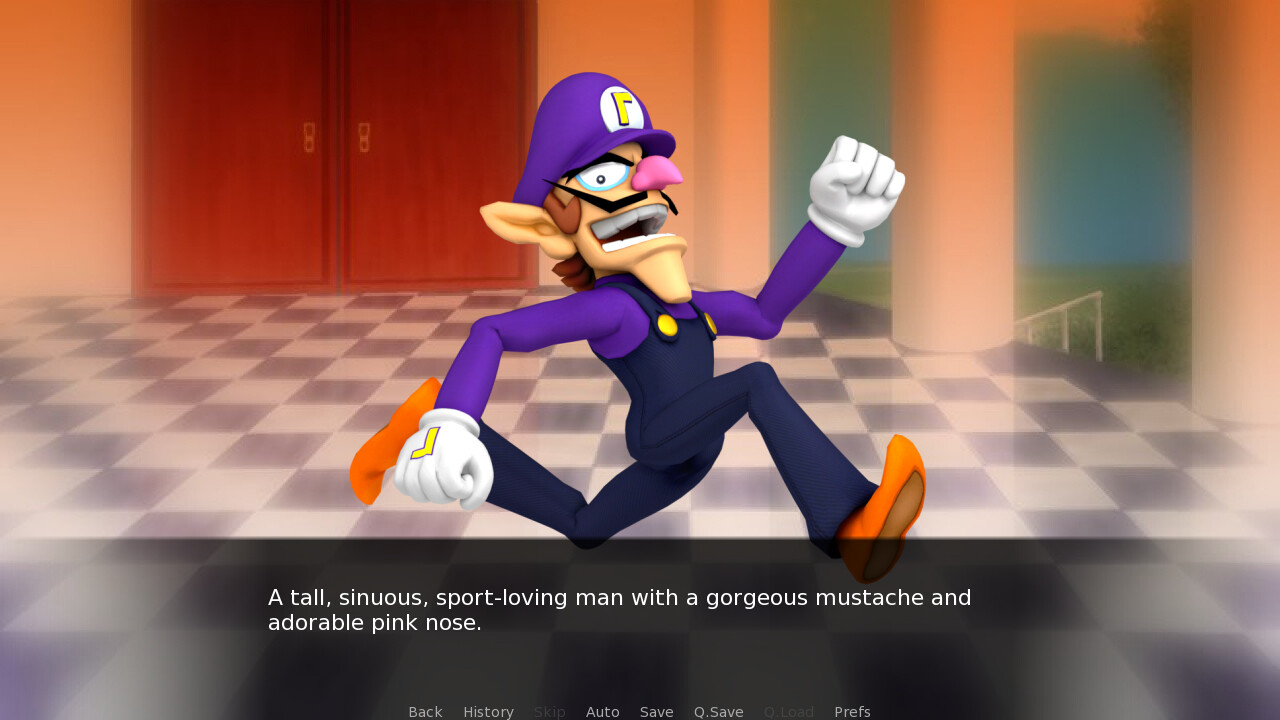Image resolution: width=1280 pixels, height=720 pixels.
Task: Click Back to rewind the dialogue
Action: [x=425, y=711]
